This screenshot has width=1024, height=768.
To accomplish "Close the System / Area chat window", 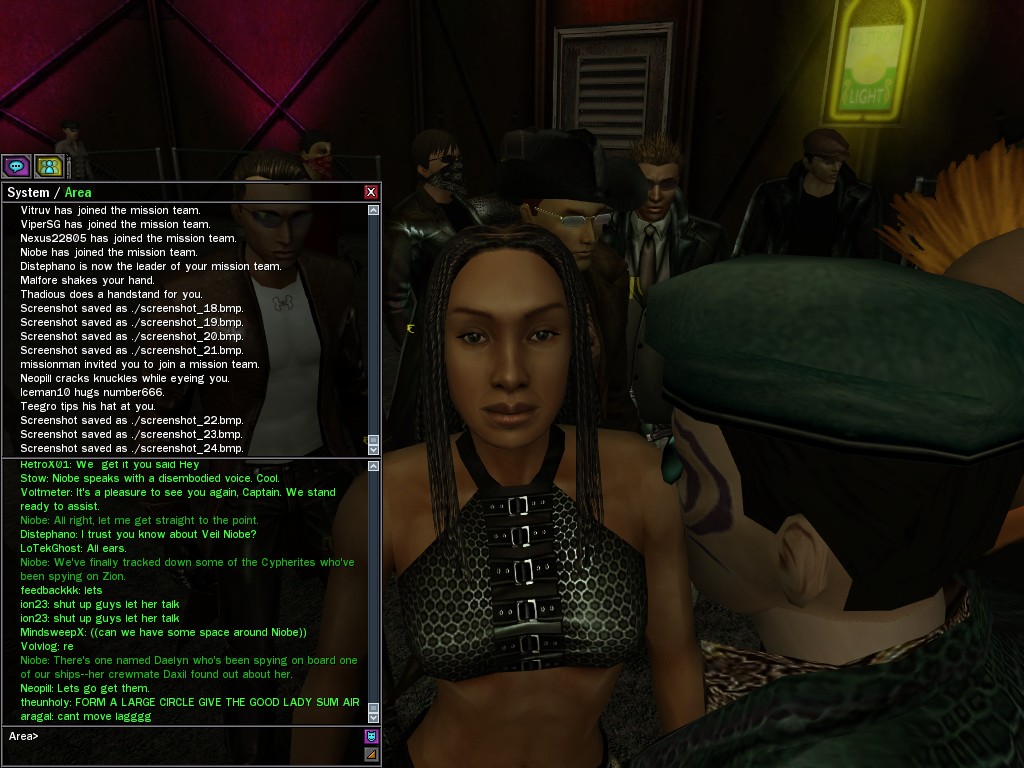I will click(x=371, y=192).
